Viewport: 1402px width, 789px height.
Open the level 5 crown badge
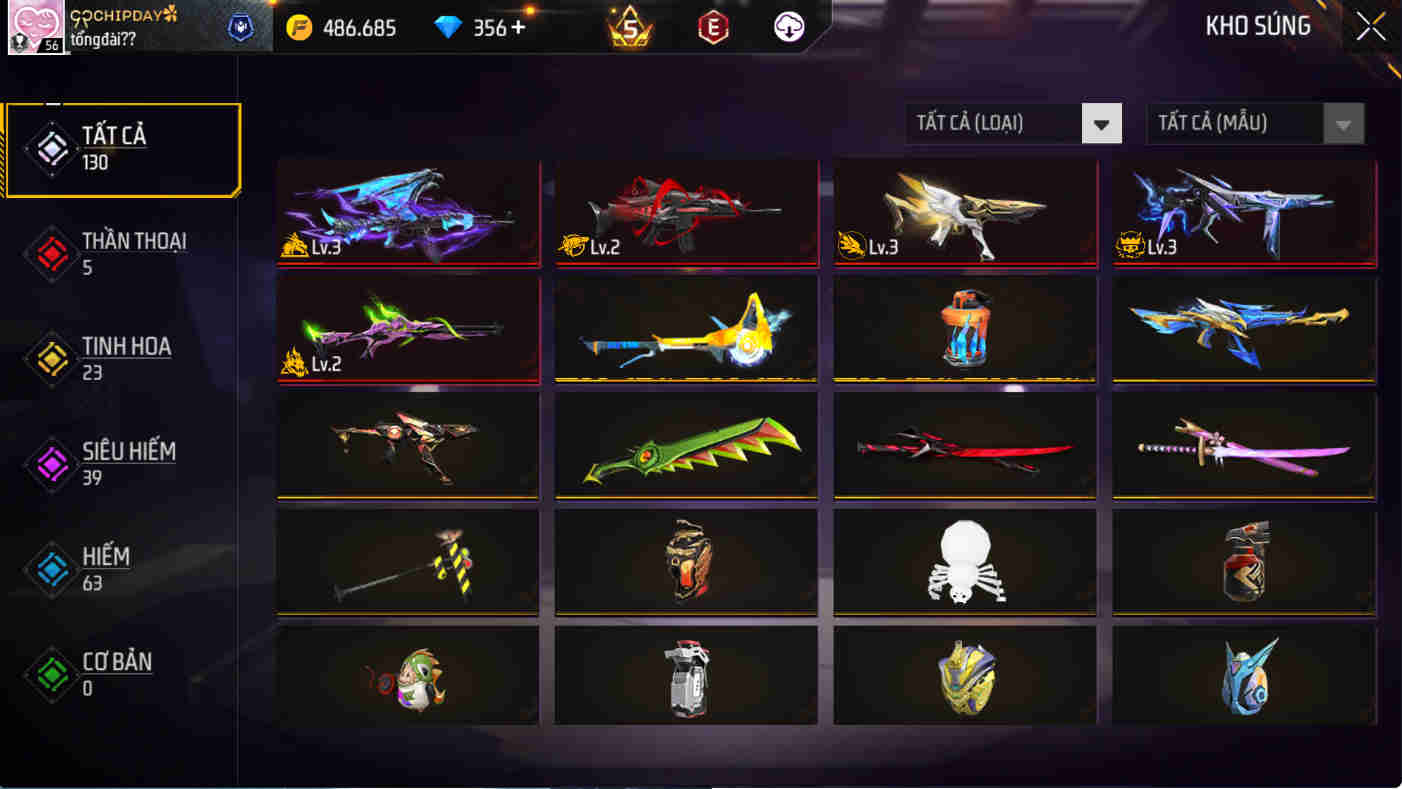pyautogui.click(x=629, y=28)
